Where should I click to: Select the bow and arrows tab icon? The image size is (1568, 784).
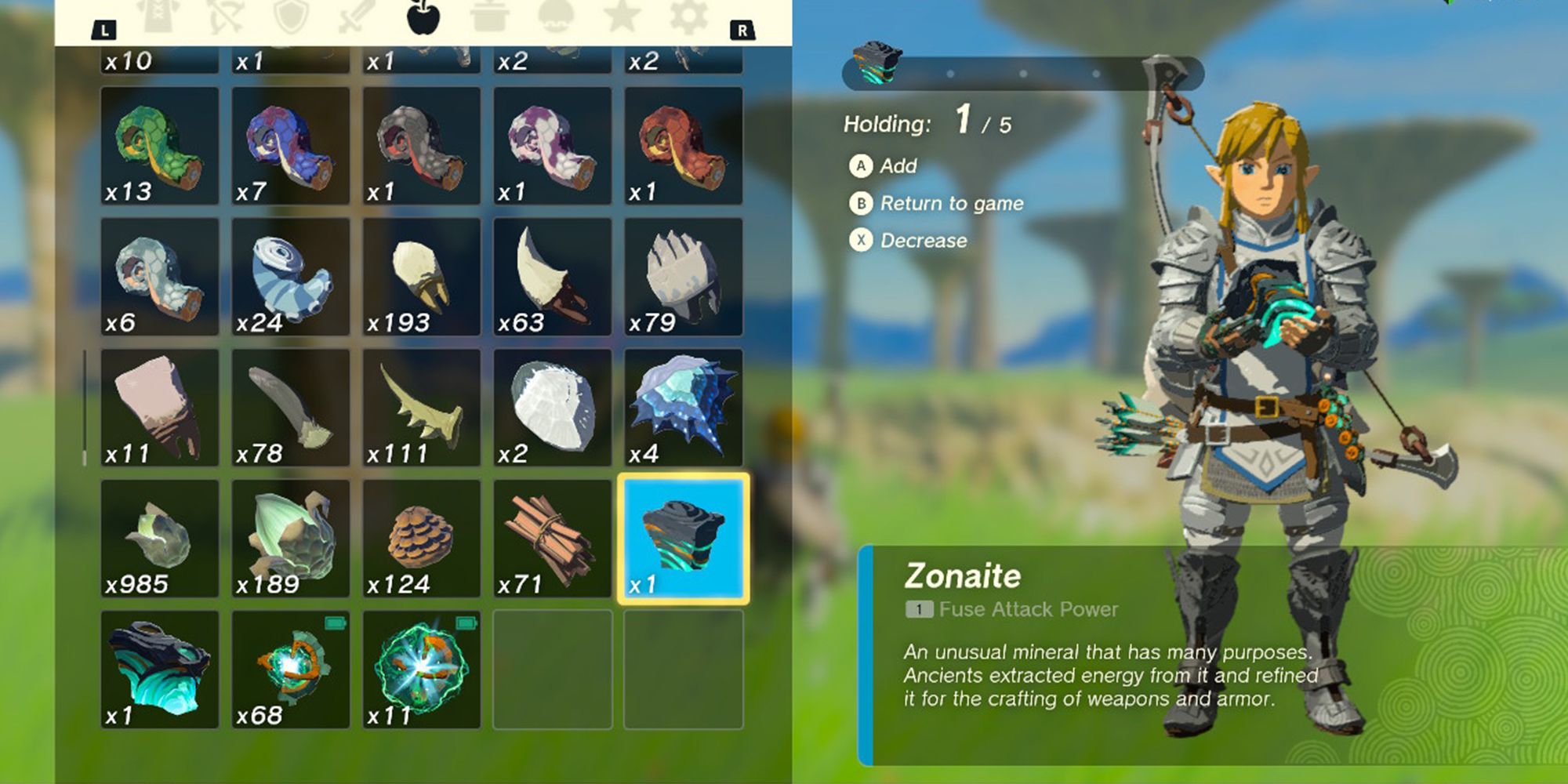223,16
